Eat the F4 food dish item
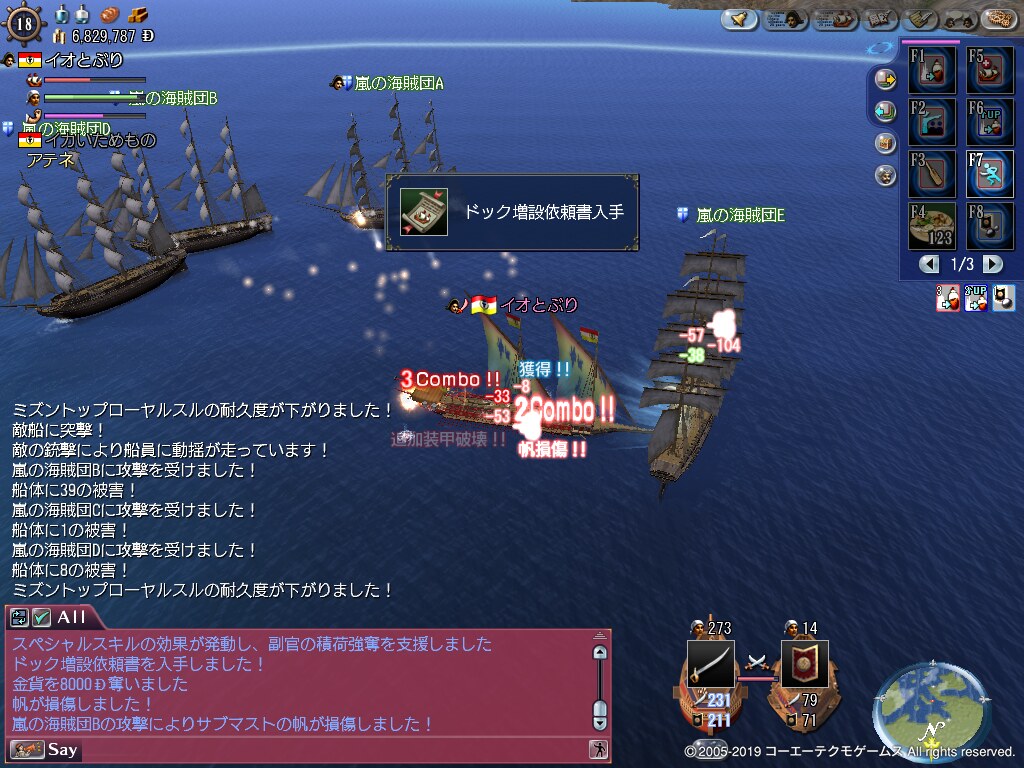This screenshot has height=768, width=1024. pyautogui.click(x=932, y=226)
